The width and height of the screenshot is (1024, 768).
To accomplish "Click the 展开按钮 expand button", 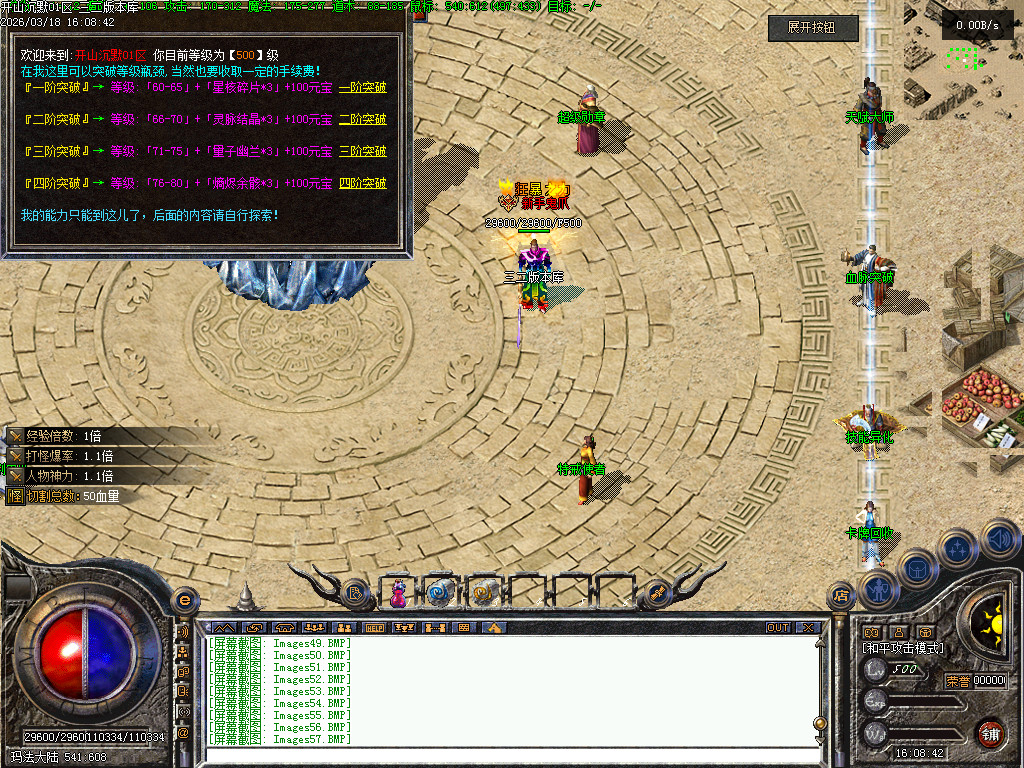I will (x=813, y=29).
